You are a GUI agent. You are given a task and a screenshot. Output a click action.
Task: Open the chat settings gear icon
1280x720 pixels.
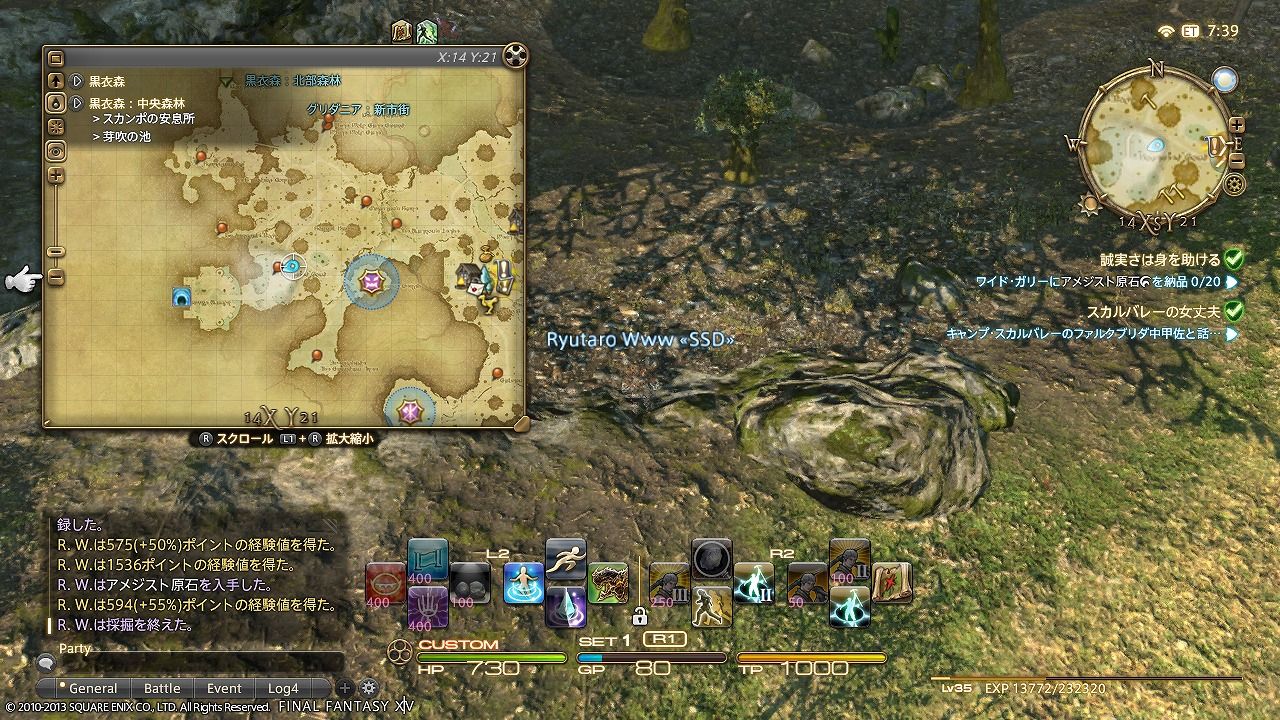(x=369, y=687)
